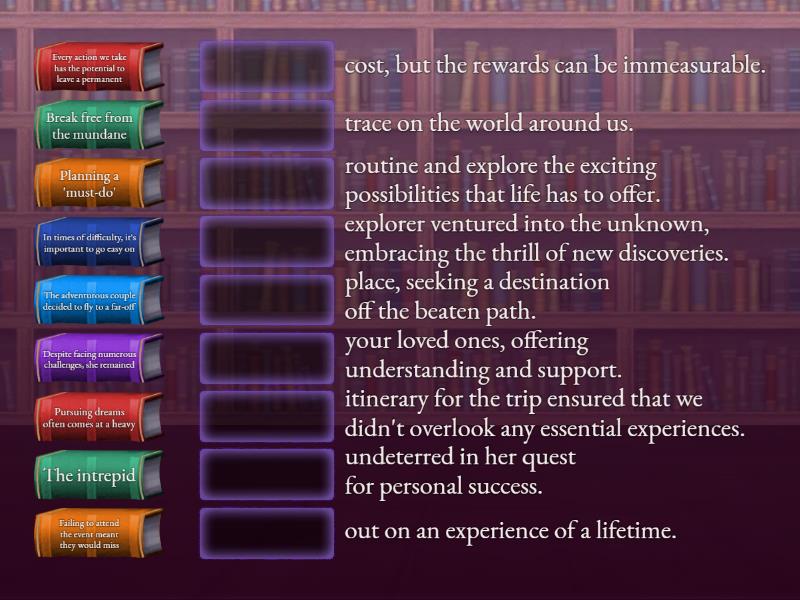The width and height of the screenshot is (800, 600).
Task: Select 'The intrepid' book
Action: click(x=95, y=475)
